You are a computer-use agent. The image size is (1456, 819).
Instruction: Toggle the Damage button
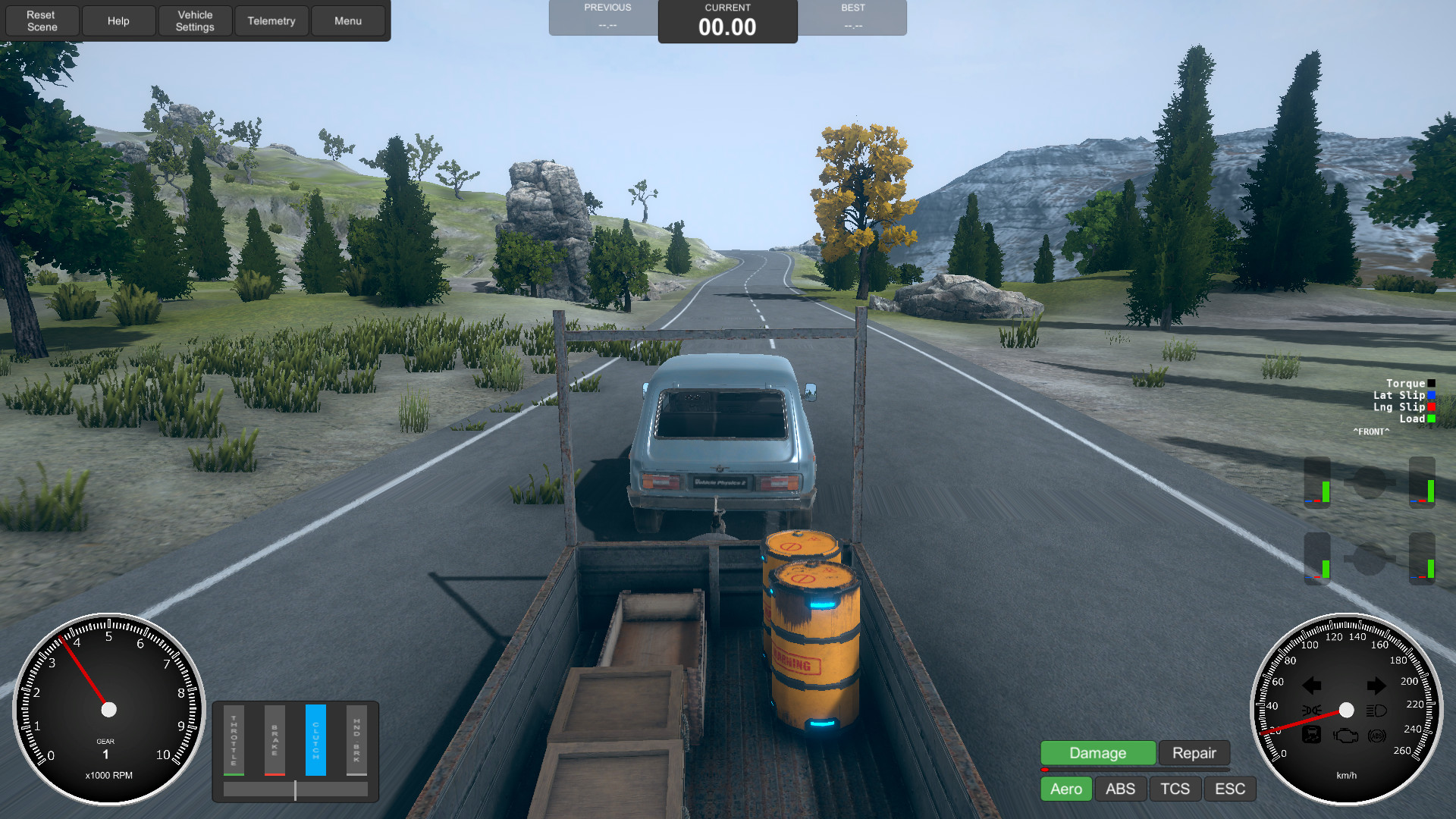1097,753
